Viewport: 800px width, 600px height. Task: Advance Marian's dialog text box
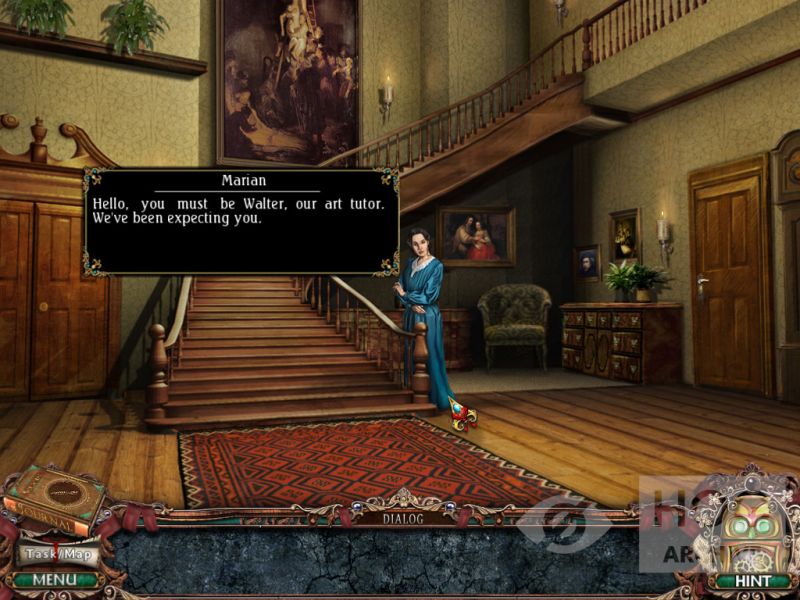point(241,222)
